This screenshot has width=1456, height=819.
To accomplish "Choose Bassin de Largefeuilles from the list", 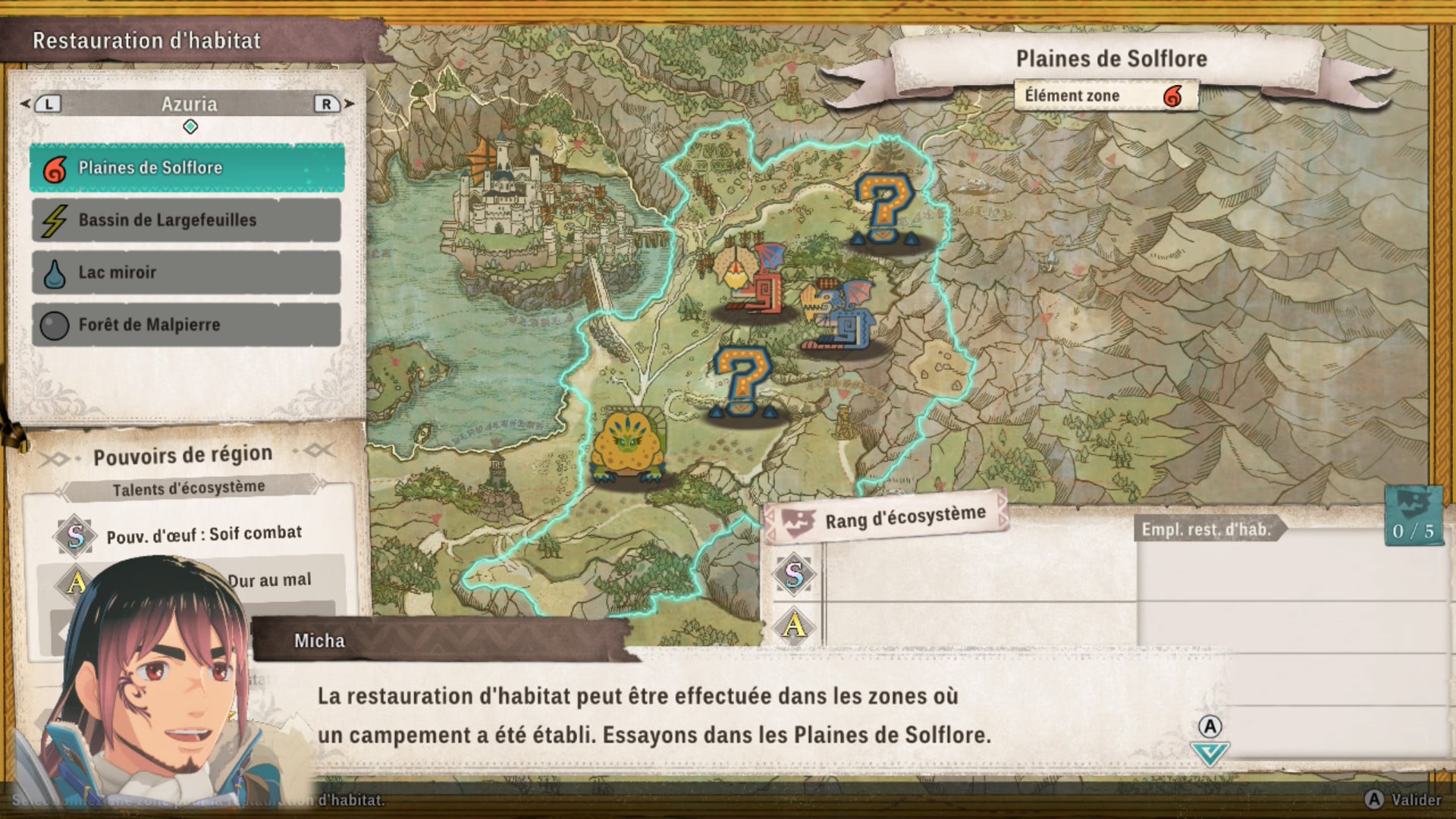I will 187,220.
